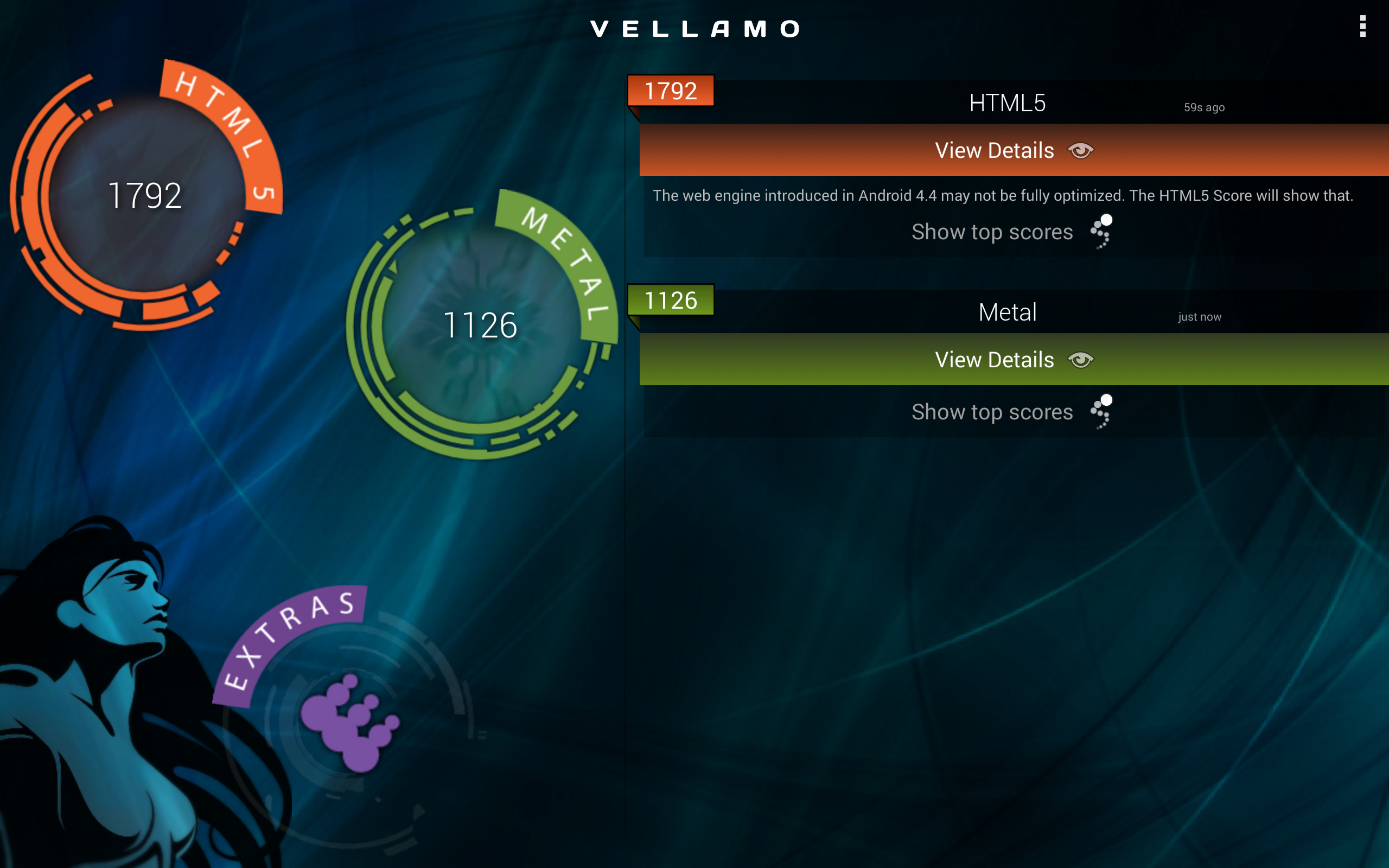Click the green 1126 score badge
Viewport: 1389px width, 868px height.
click(671, 300)
